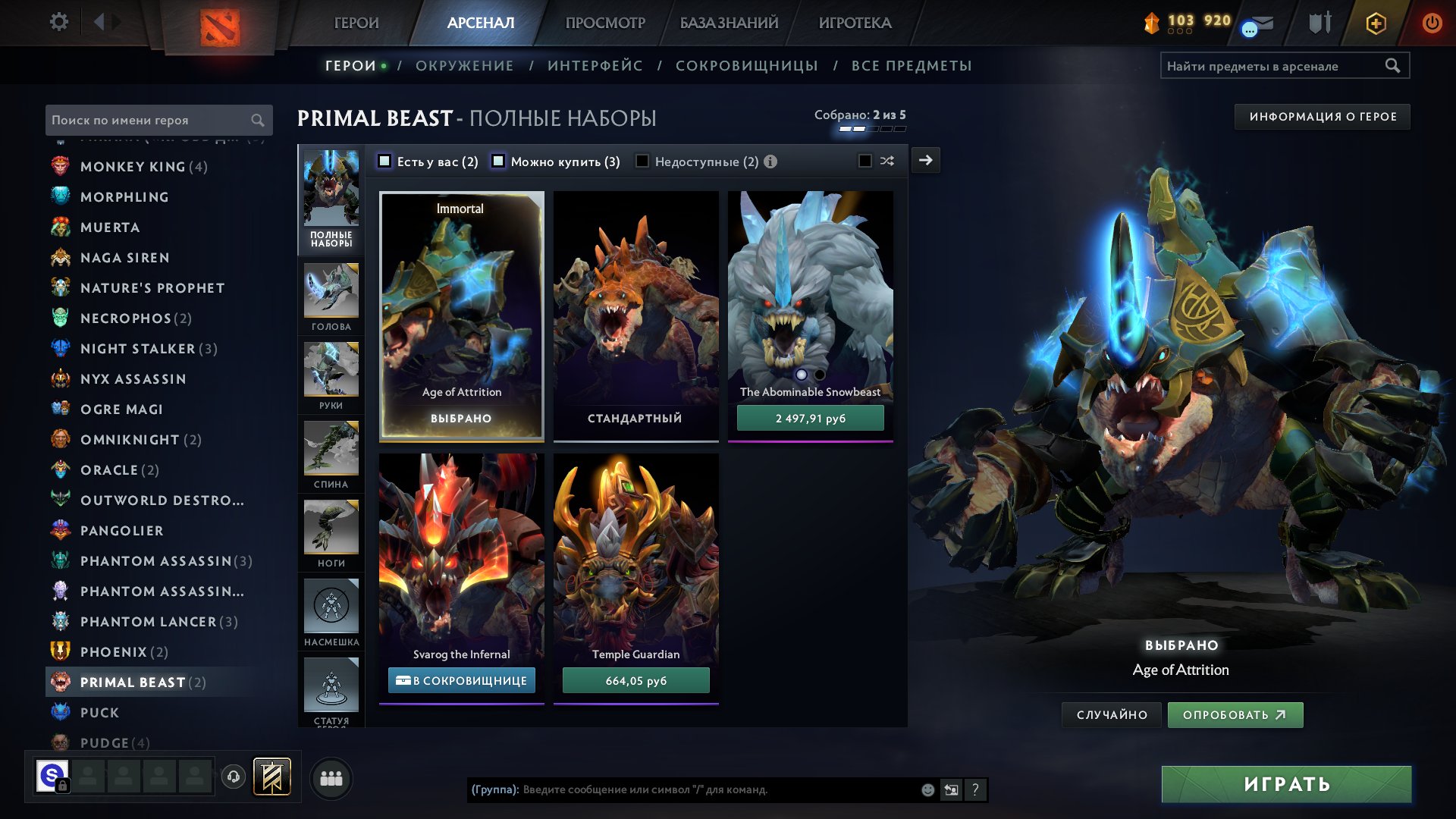Click the Dota Plus hexagon icon
1456x819 pixels.
tap(1375, 23)
